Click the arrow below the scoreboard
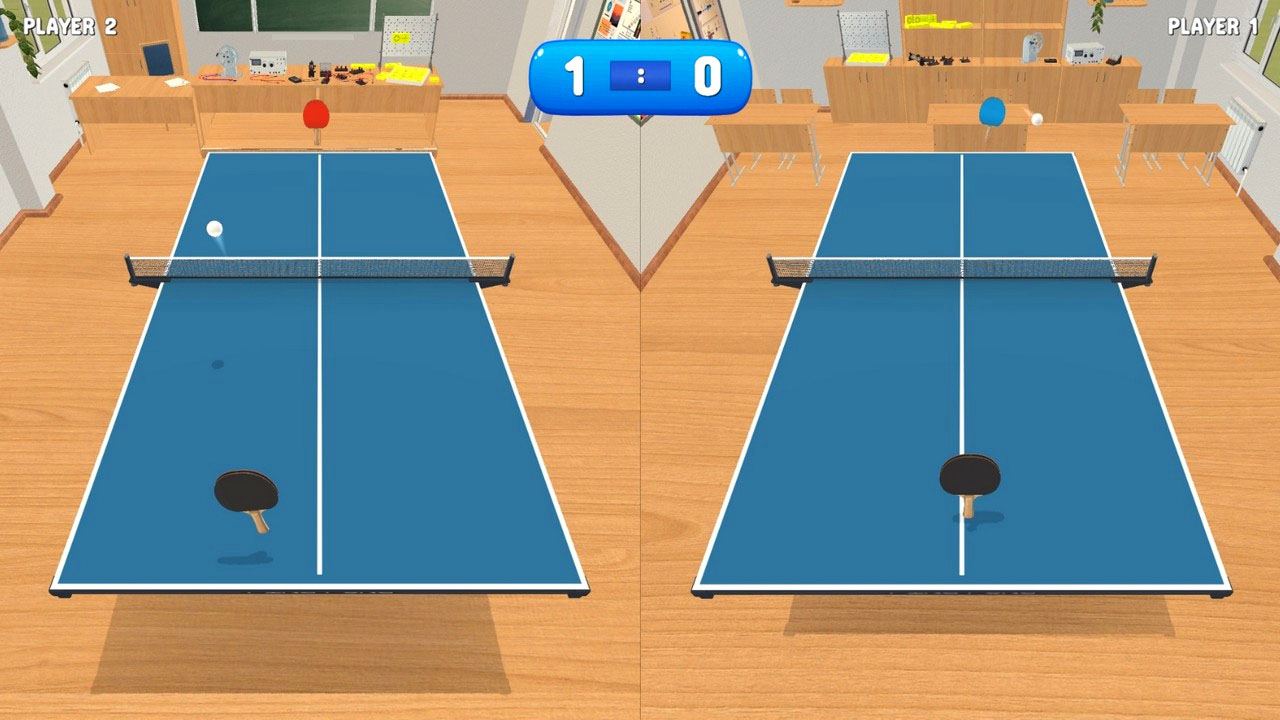Screen dimensions: 1280x720 pyautogui.click(x=640, y=120)
